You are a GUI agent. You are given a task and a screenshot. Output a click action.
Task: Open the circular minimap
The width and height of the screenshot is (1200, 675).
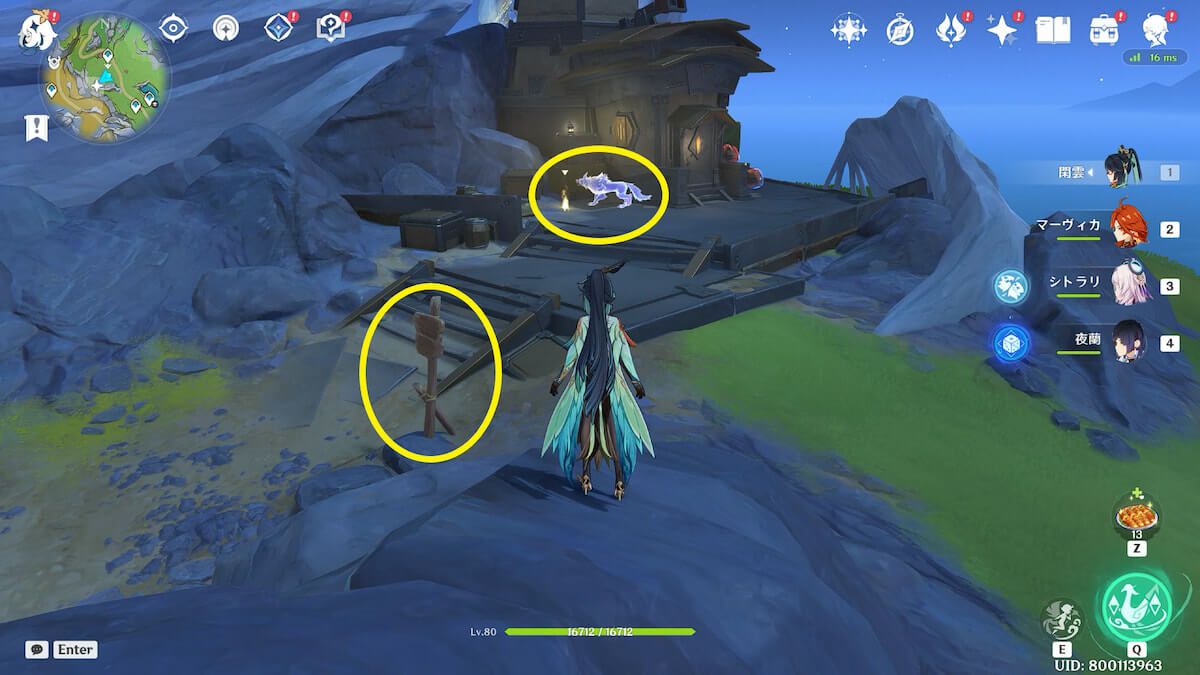coord(105,78)
